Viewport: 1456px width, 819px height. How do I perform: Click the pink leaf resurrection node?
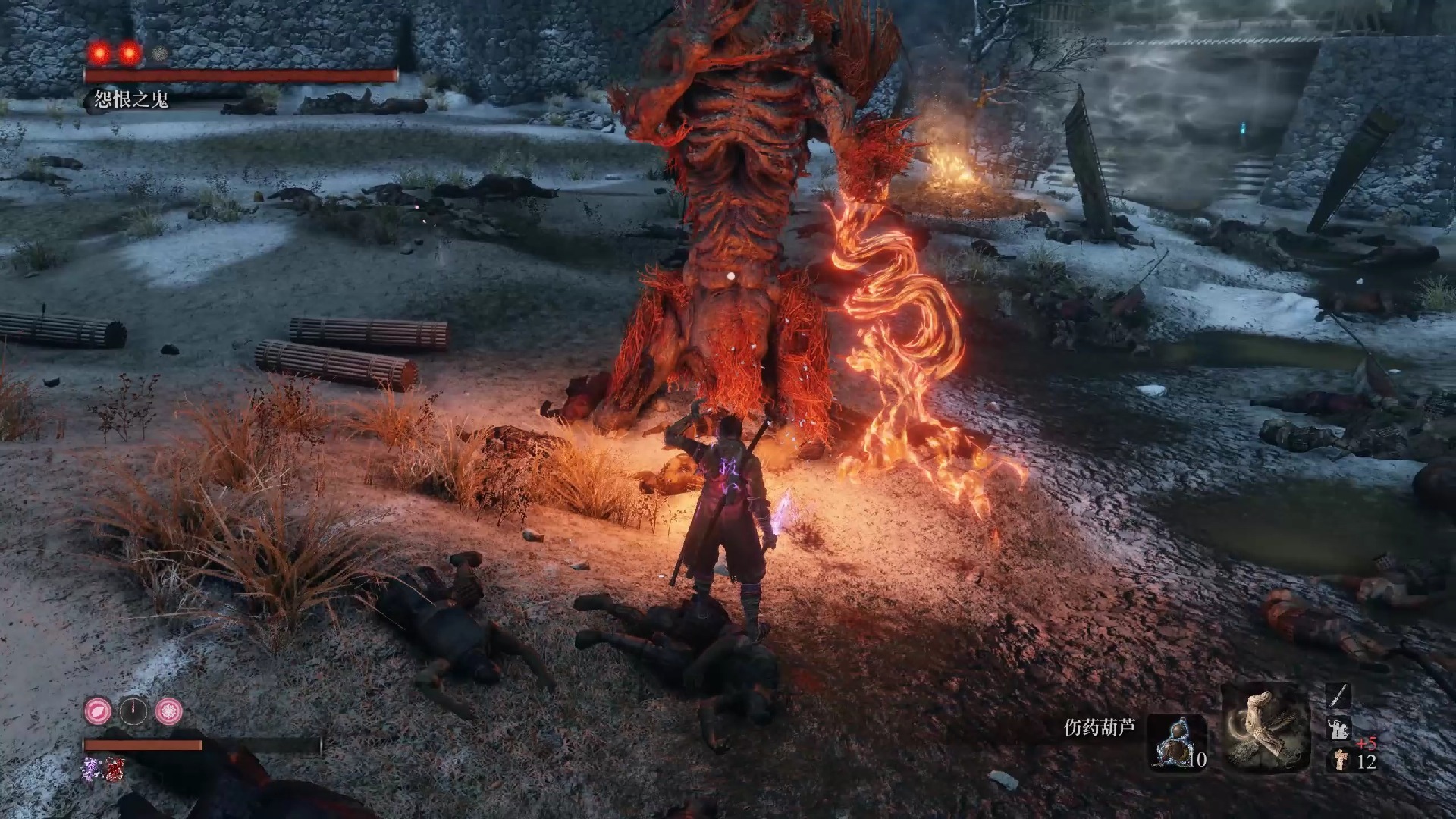click(98, 711)
